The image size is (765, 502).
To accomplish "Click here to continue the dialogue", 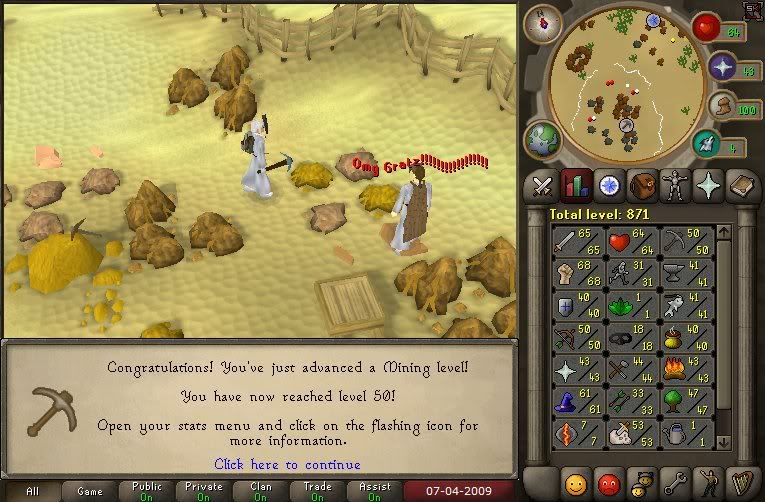I will tap(287, 464).
